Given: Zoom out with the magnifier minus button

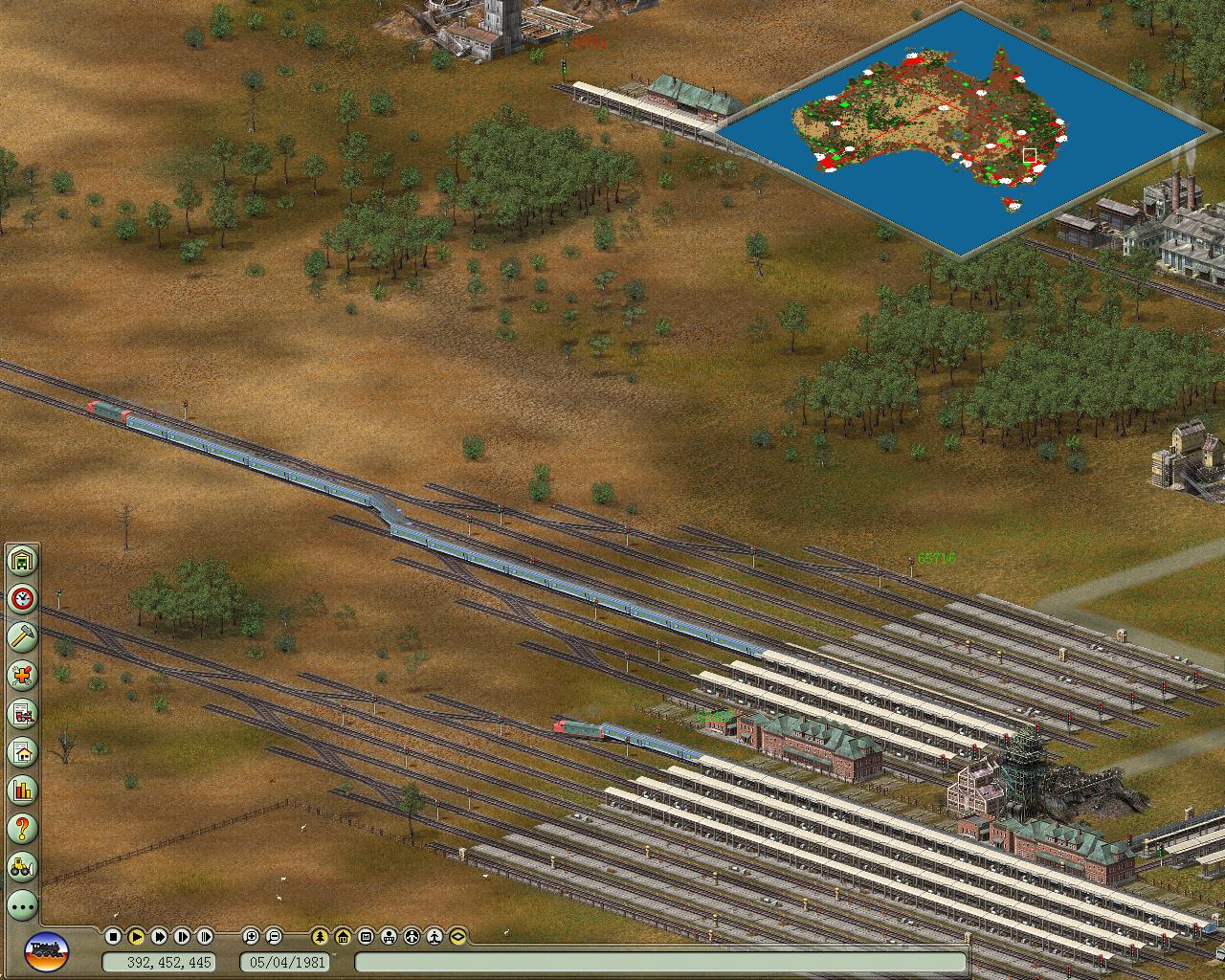Looking at the screenshot, I should pos(274,937).
